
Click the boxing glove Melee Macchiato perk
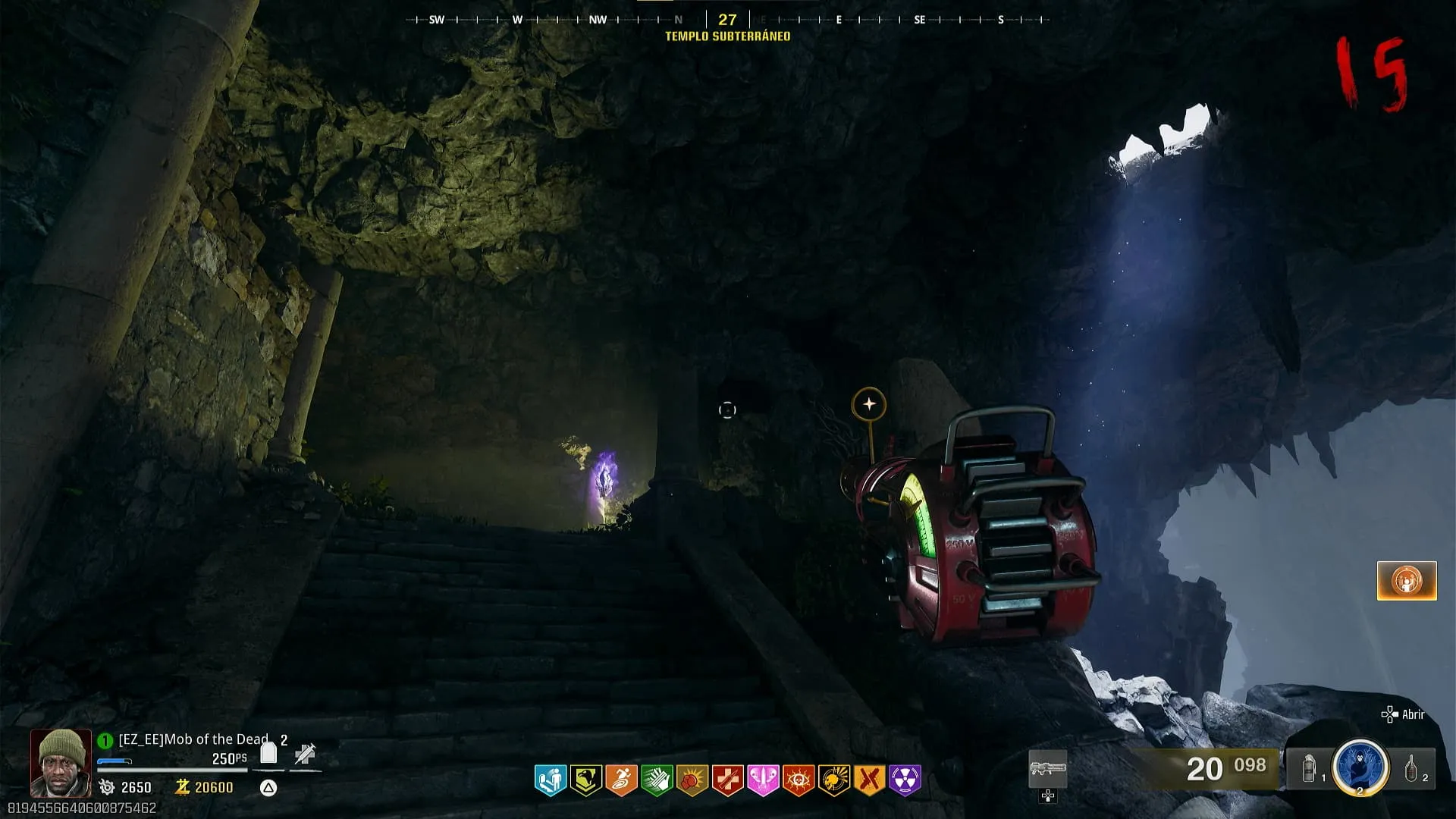(692, 780)
